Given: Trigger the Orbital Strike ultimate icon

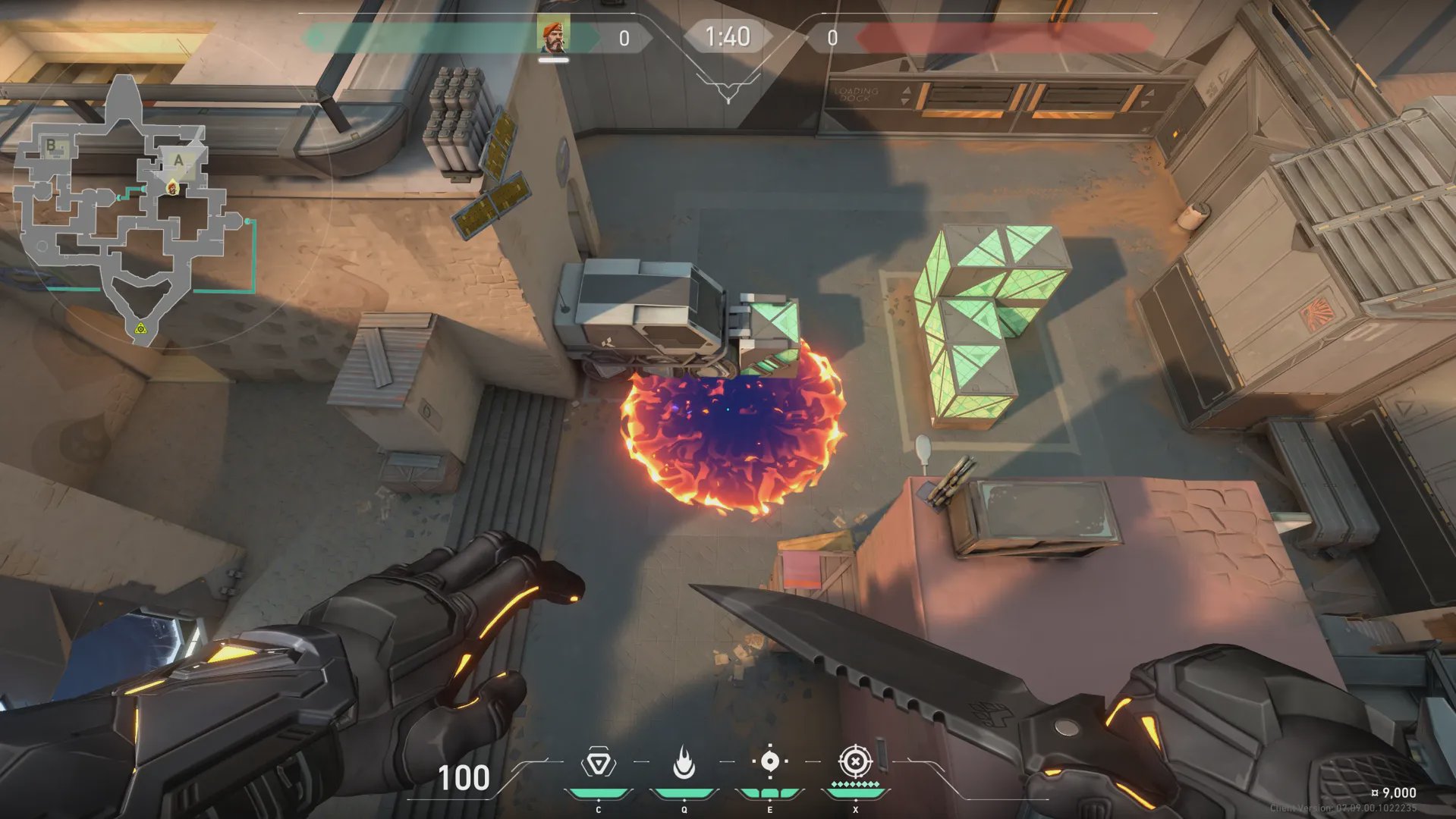Looking at the screenshot, I should (855, 761).
